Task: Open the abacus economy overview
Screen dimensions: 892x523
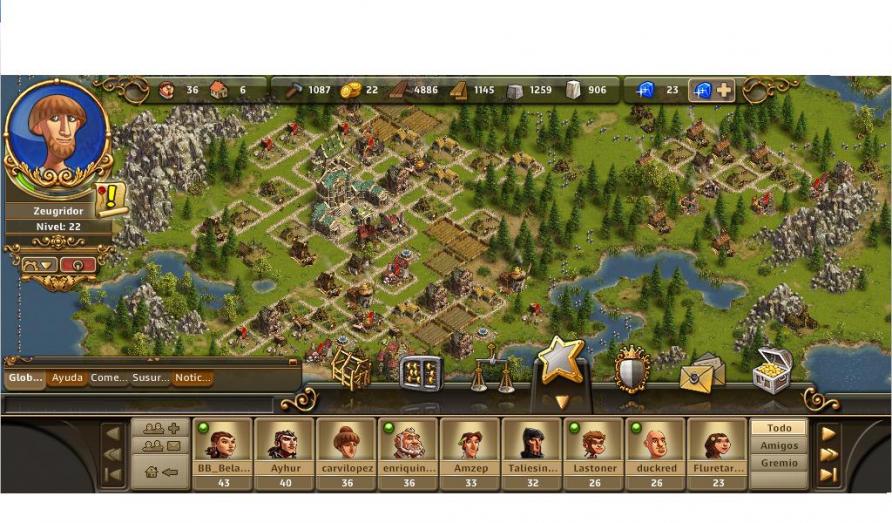Action: point(419,373)
